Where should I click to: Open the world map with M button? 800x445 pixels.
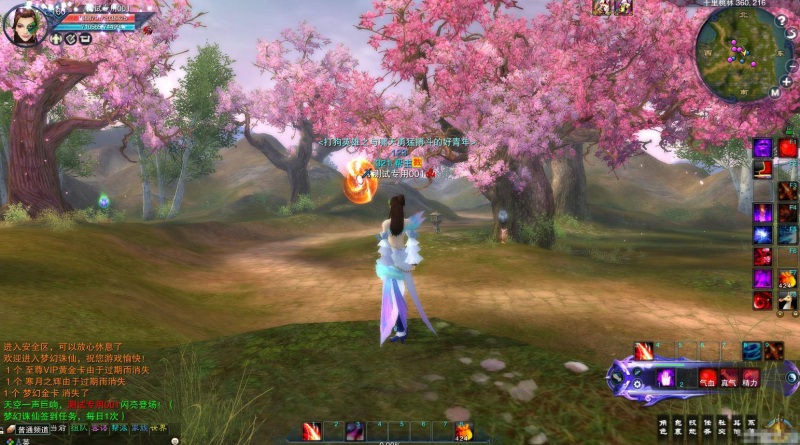click(774, 92)
